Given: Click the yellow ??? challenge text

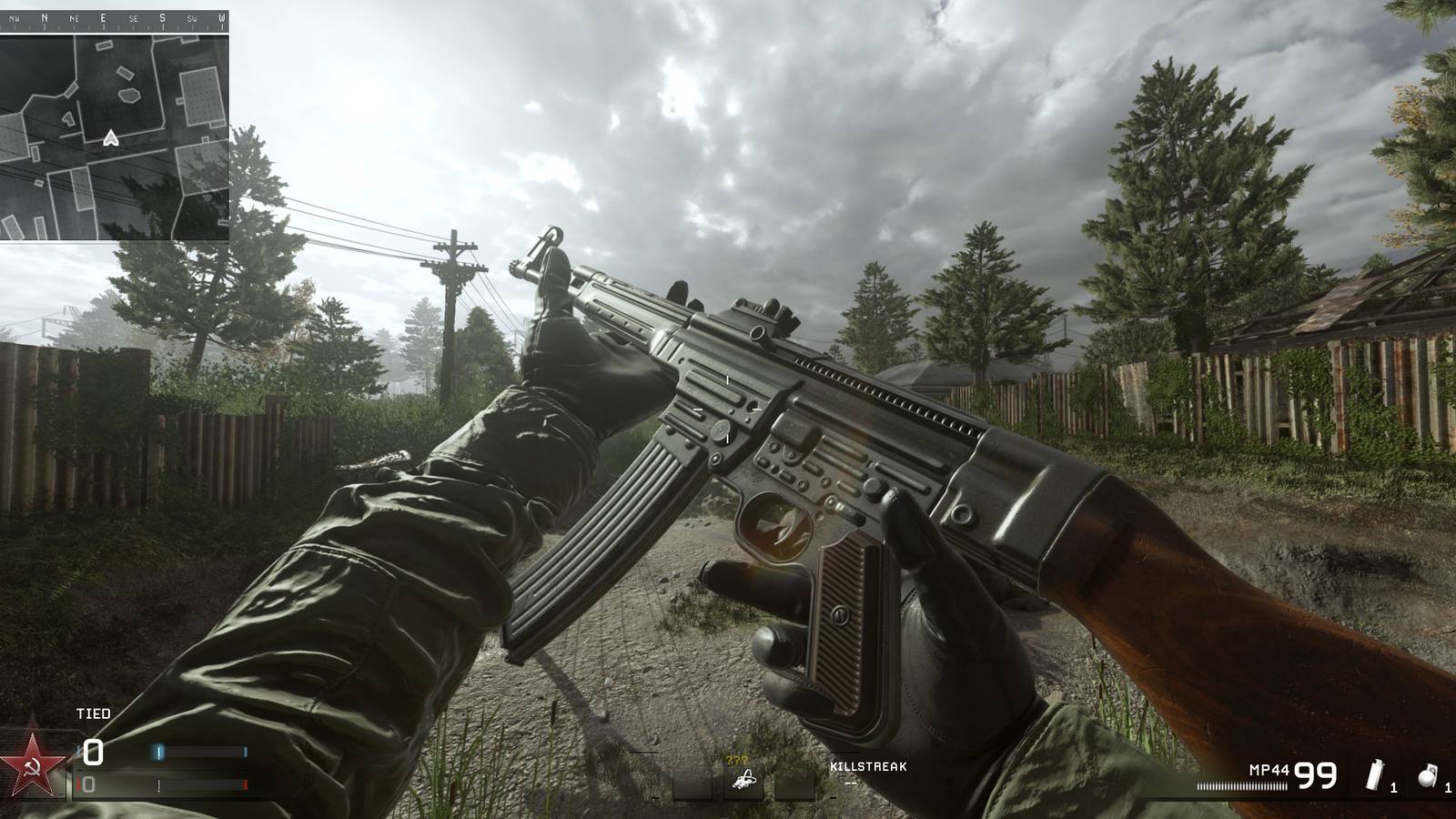Looking at the screenshot, I should 736,759.
